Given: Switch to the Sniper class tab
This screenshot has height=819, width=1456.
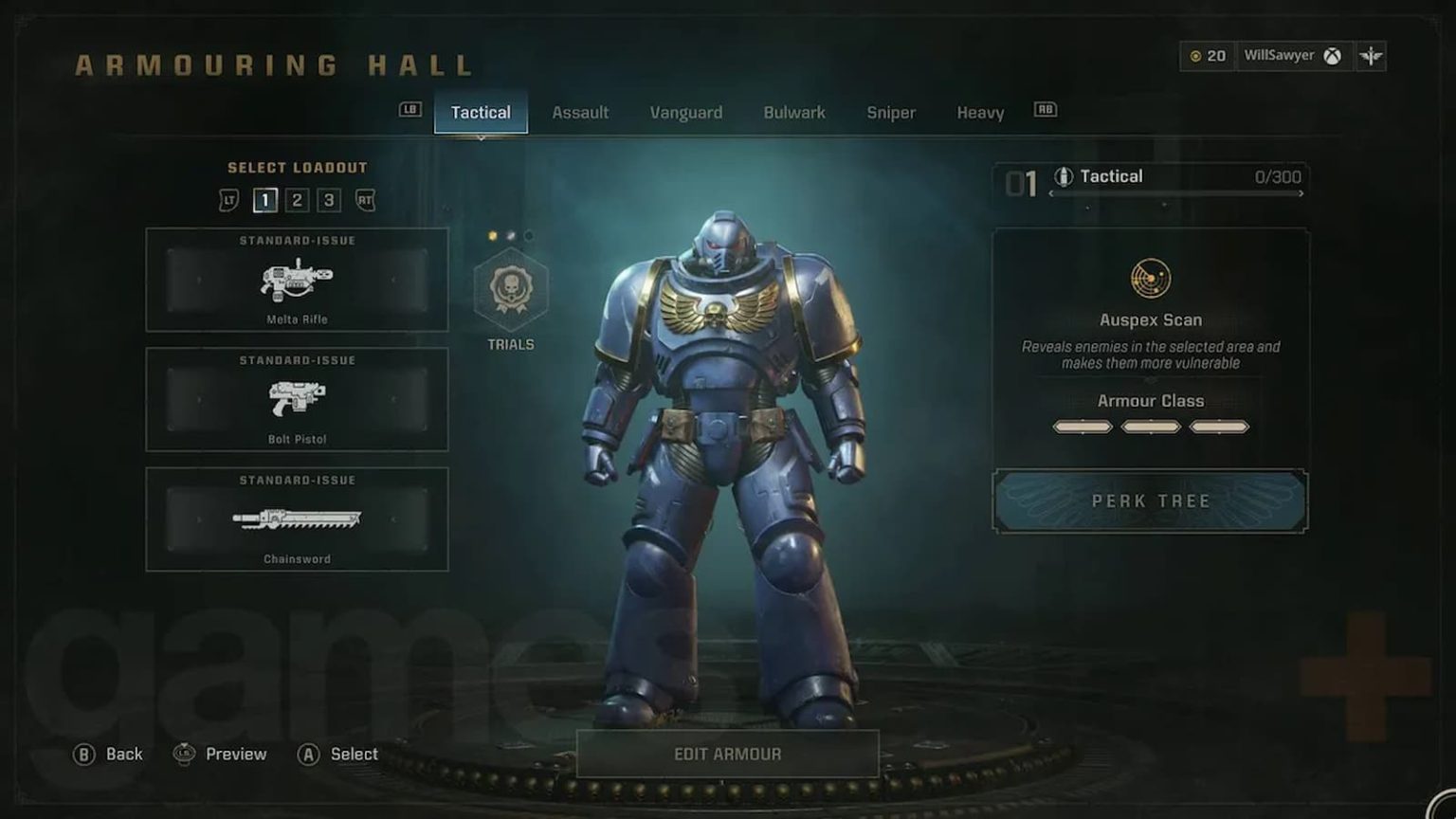Looking at the screenshot, I should [x=890, y=112].
